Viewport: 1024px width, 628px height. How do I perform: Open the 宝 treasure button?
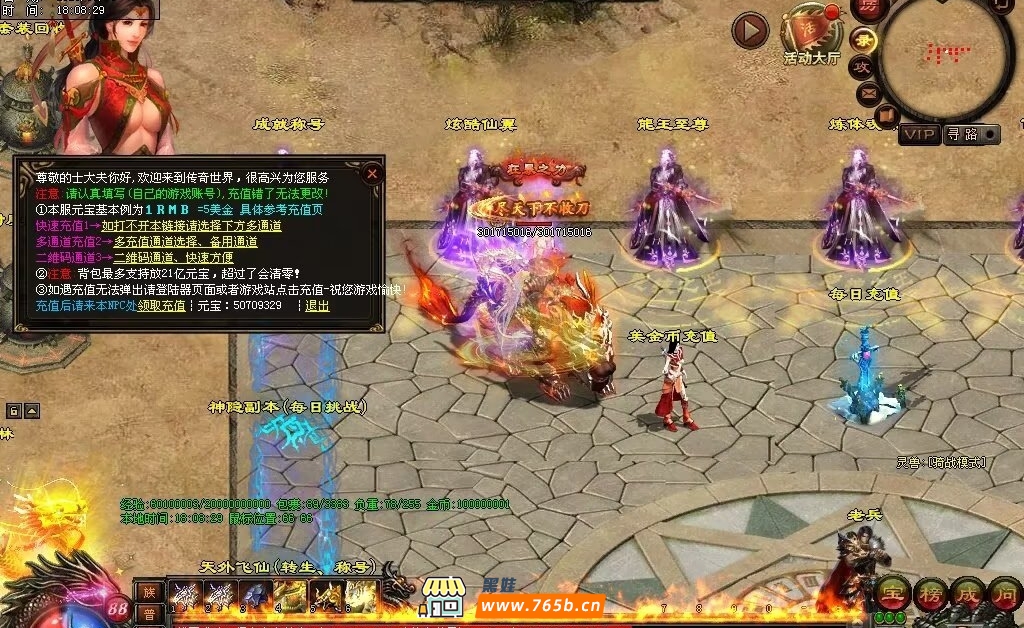[892, 593]
